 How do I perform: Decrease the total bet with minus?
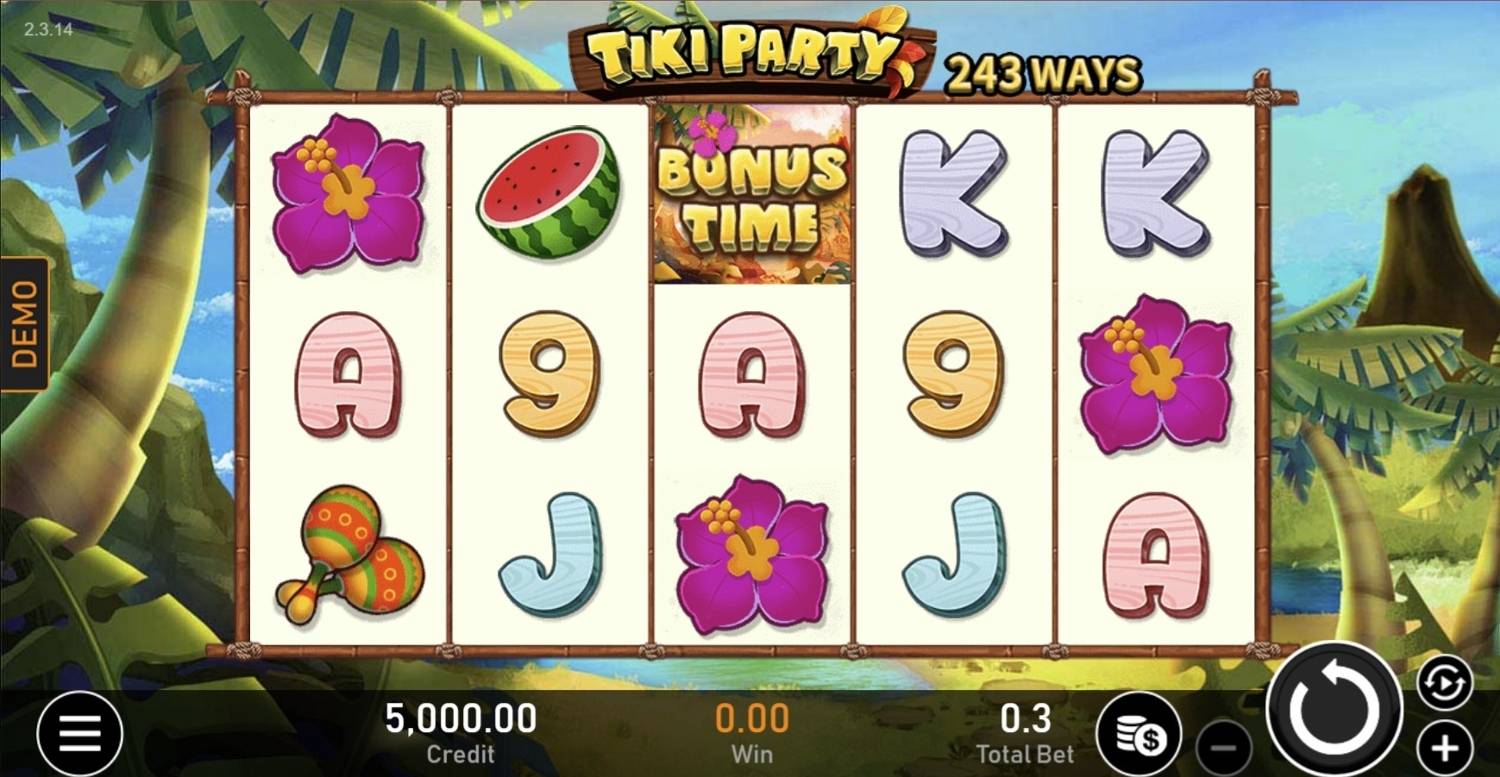coord(1224,747)
